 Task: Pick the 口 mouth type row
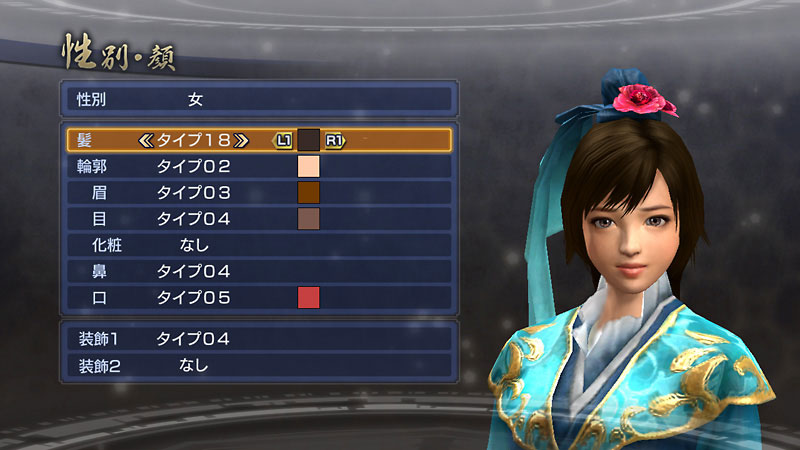(x=260, y=297)
